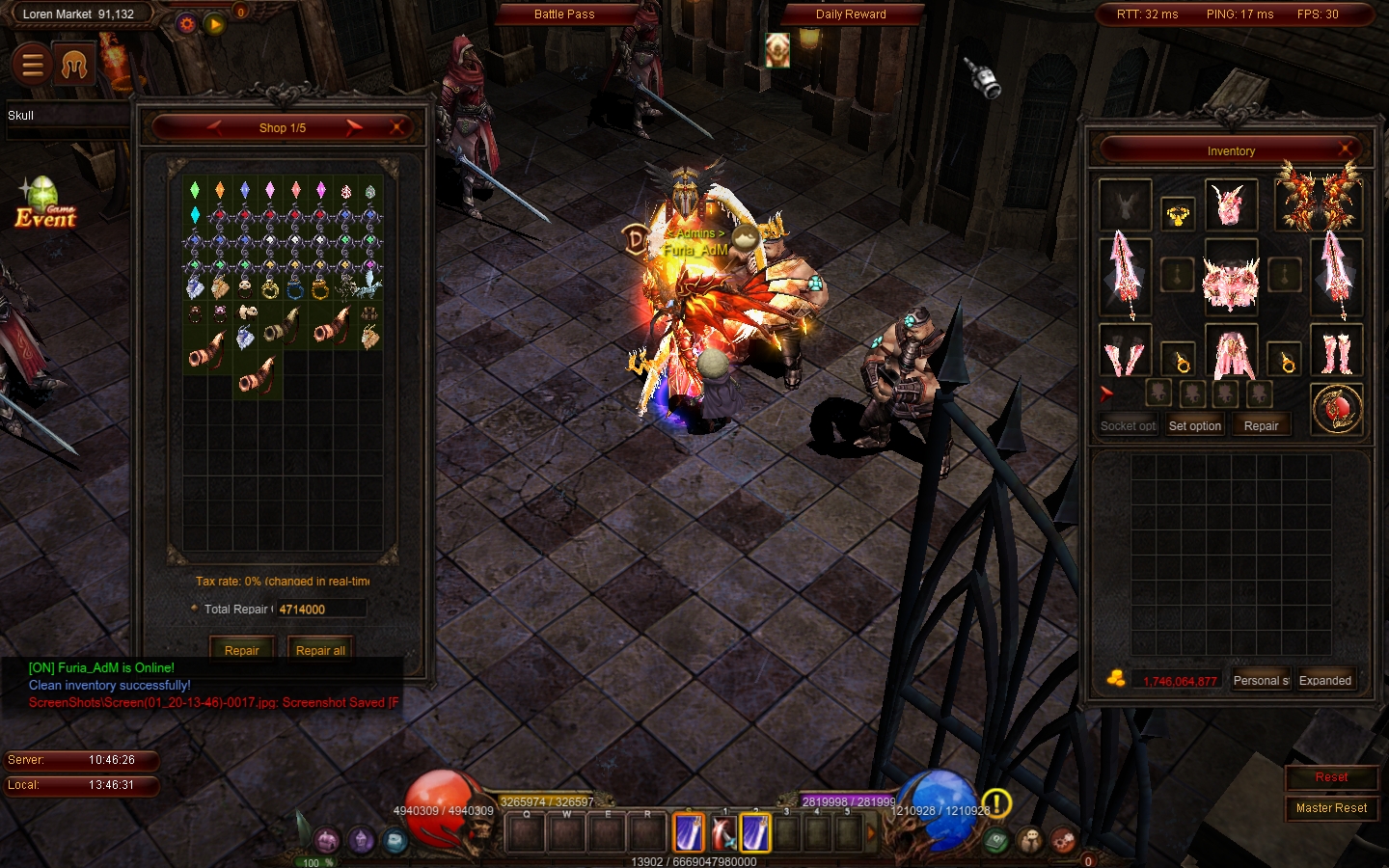
Task: Click the shop Repair button
Action: point(241,650)
